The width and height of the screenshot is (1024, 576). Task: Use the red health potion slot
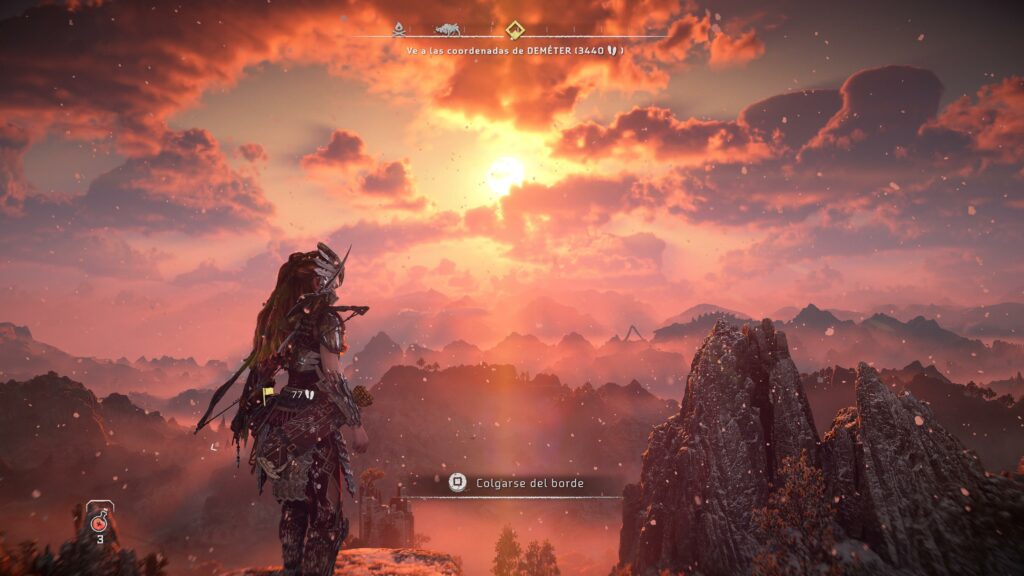[x=99, y=521]
